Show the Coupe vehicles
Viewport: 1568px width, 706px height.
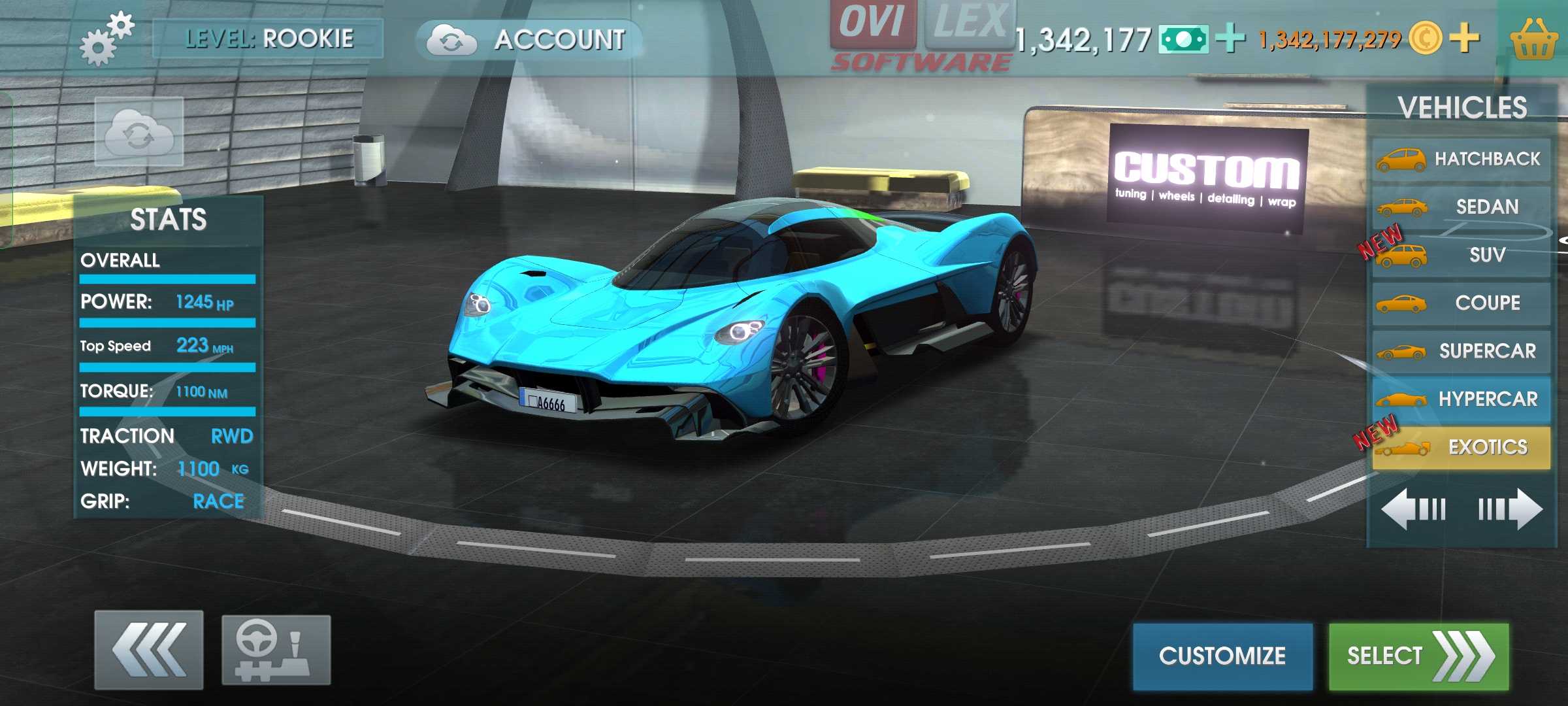click(x=1461, y=303)
